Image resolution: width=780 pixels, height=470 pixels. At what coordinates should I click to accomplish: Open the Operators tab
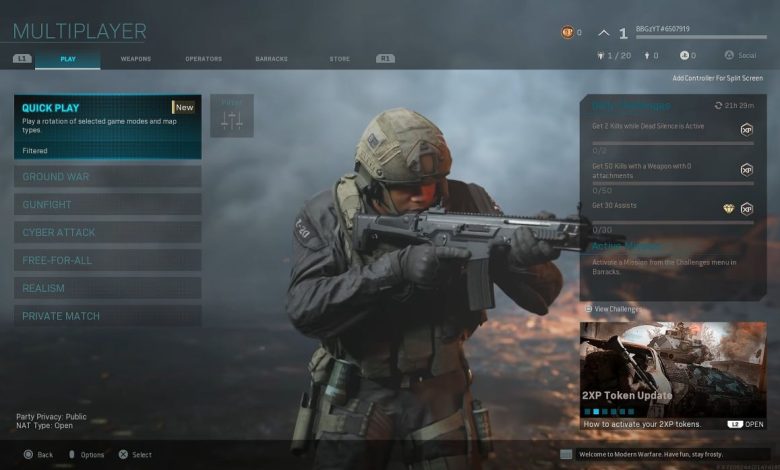pos(204,59)
